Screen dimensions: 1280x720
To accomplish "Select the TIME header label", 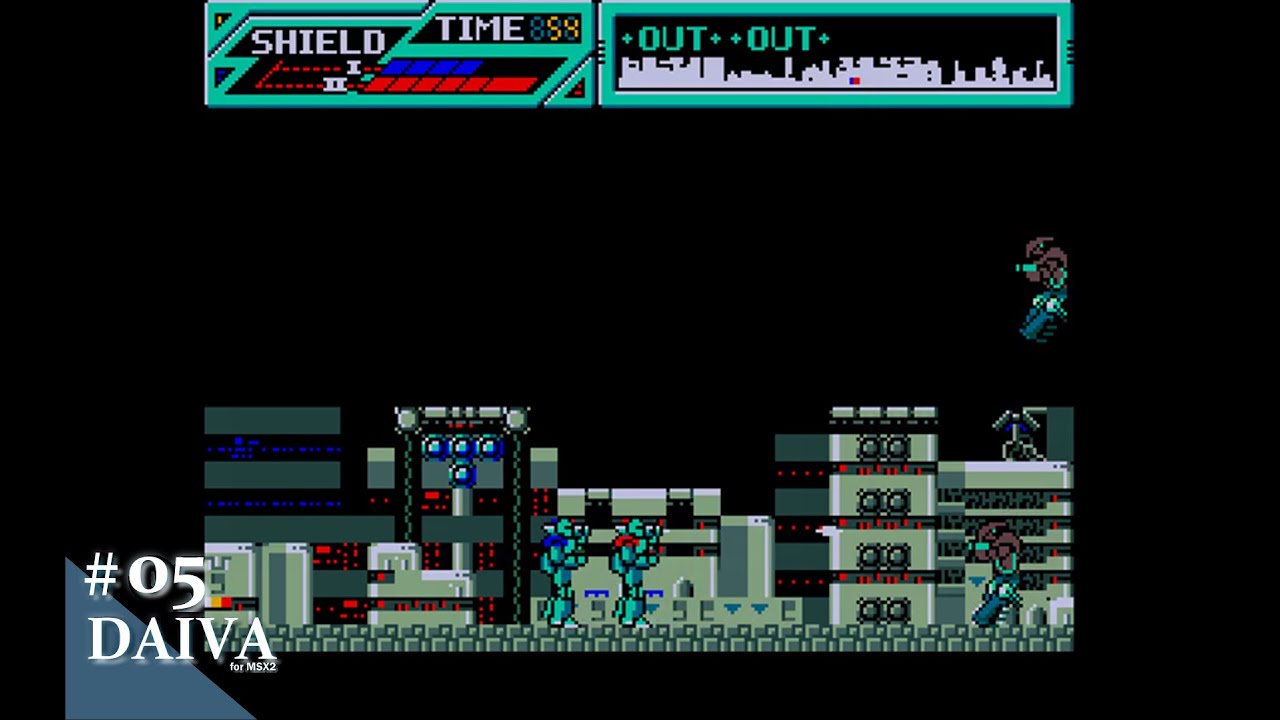I will 480,28.
